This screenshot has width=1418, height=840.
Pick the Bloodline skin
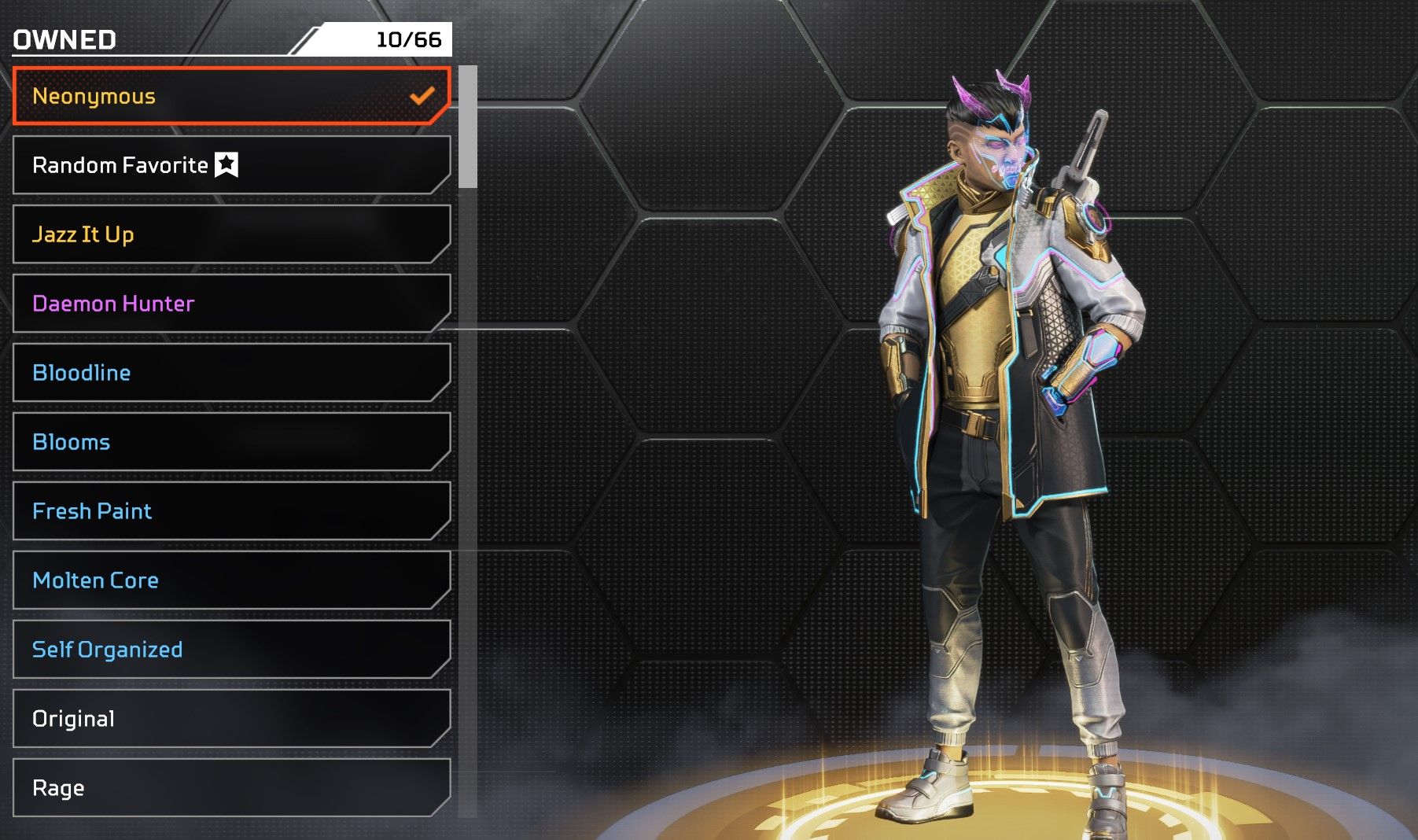[x=231, y=373]
